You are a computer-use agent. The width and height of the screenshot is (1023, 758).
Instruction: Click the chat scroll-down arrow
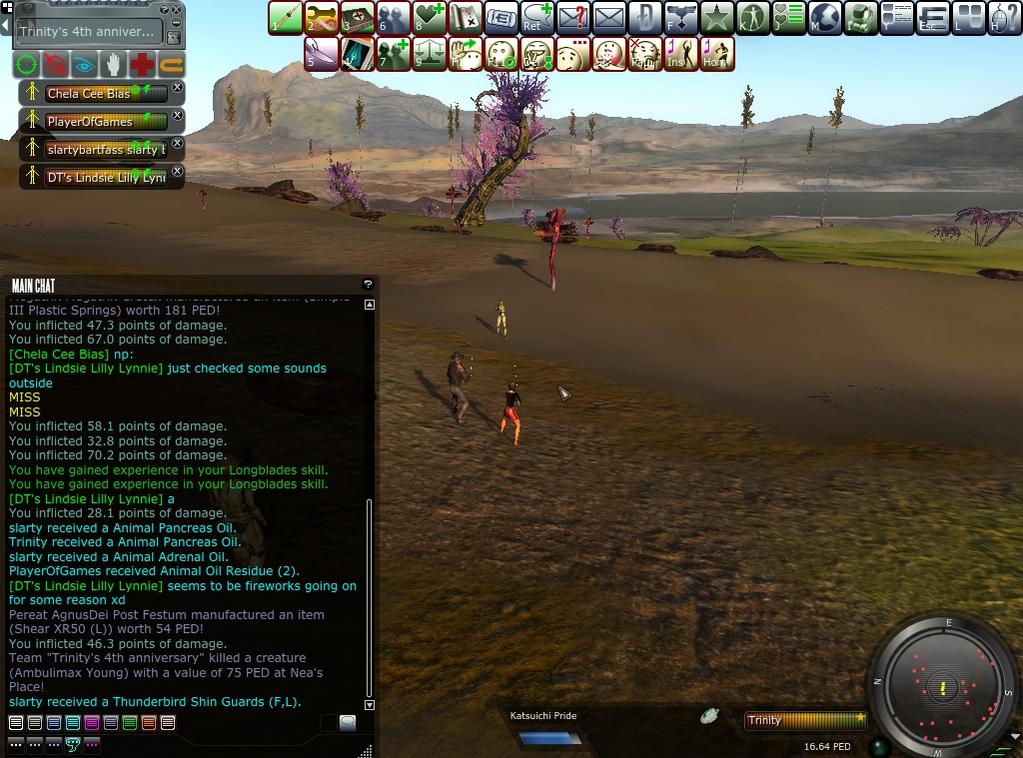click(x=369, y=705)
